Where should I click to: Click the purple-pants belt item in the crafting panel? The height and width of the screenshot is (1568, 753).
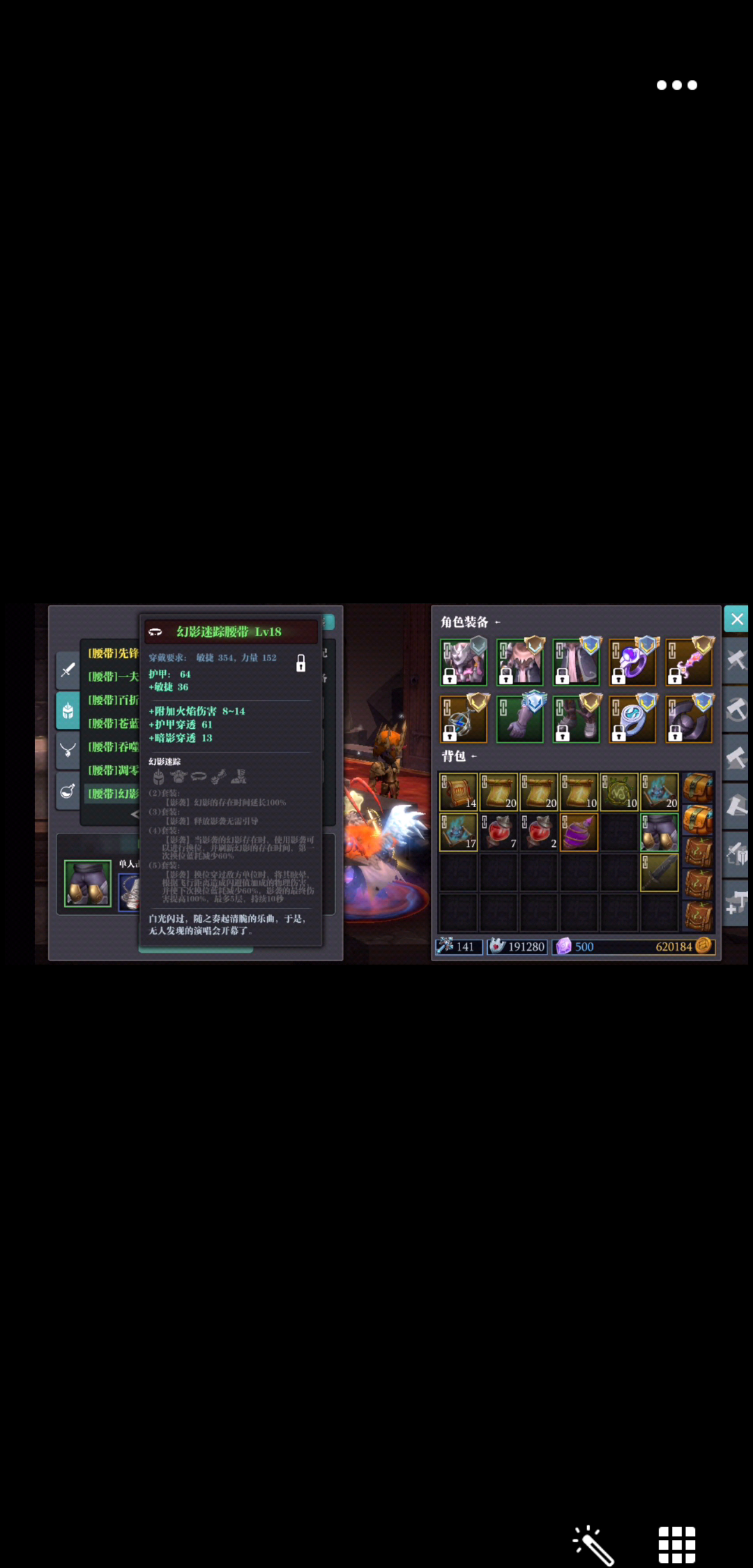click(x=88, y=883)
